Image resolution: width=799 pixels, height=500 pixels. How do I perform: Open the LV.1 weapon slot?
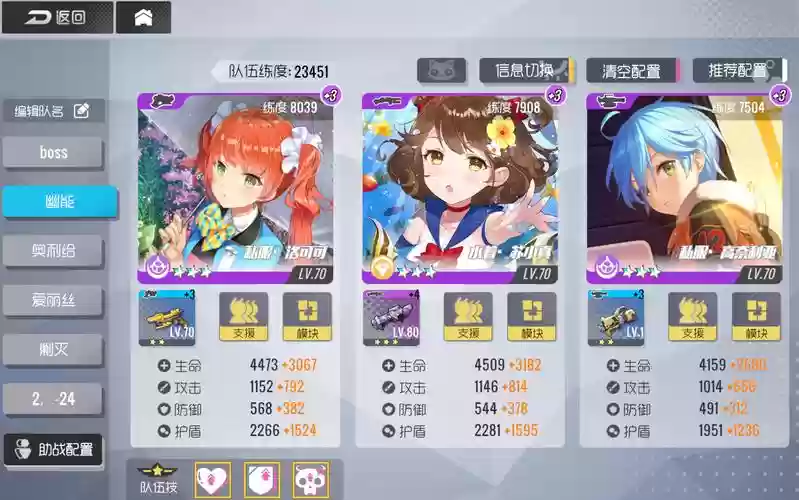click(x=616, y=318)
